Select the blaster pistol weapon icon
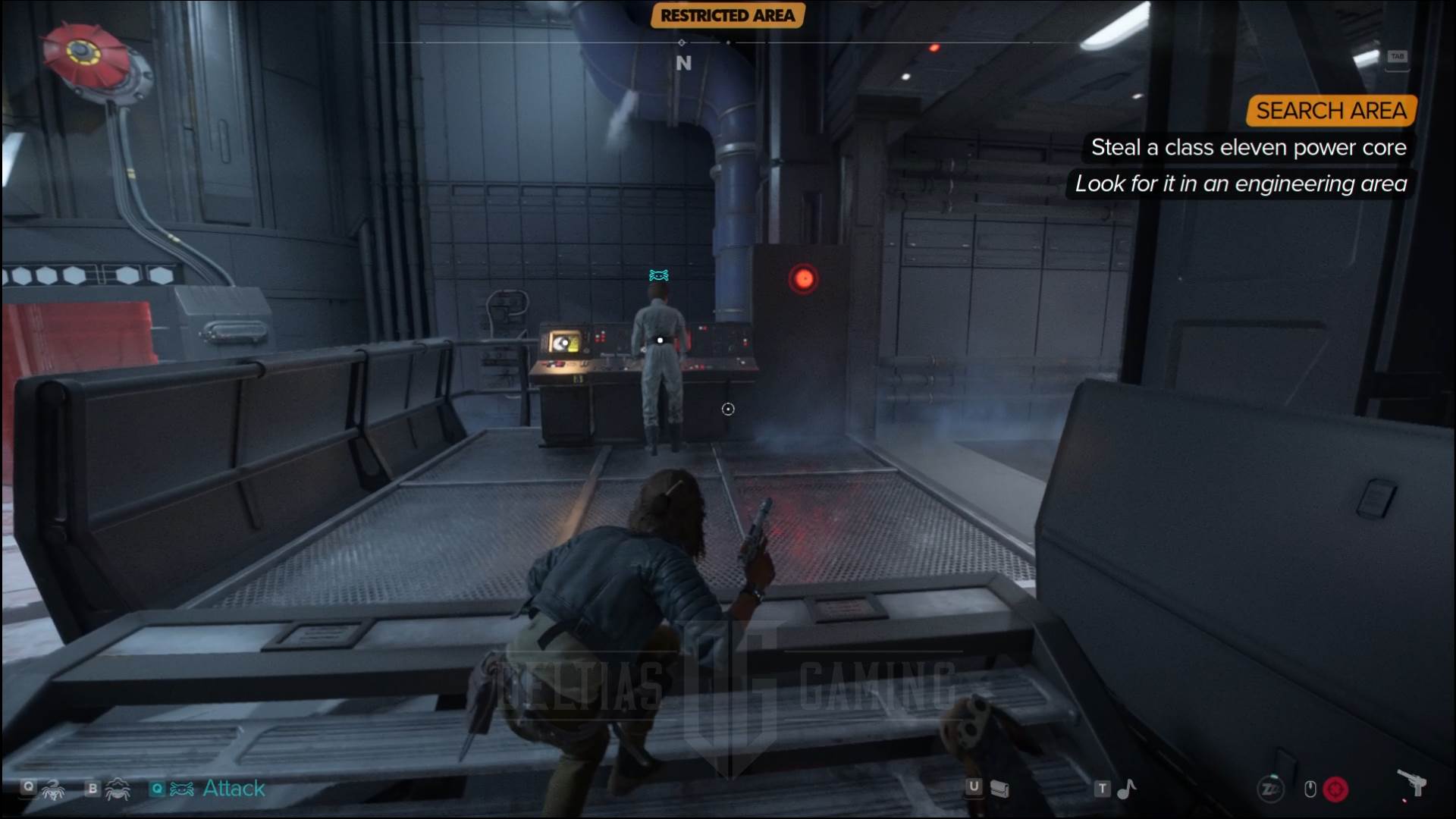The image size is (1456, 819). pyautogui.click(x=1411, y=783)
